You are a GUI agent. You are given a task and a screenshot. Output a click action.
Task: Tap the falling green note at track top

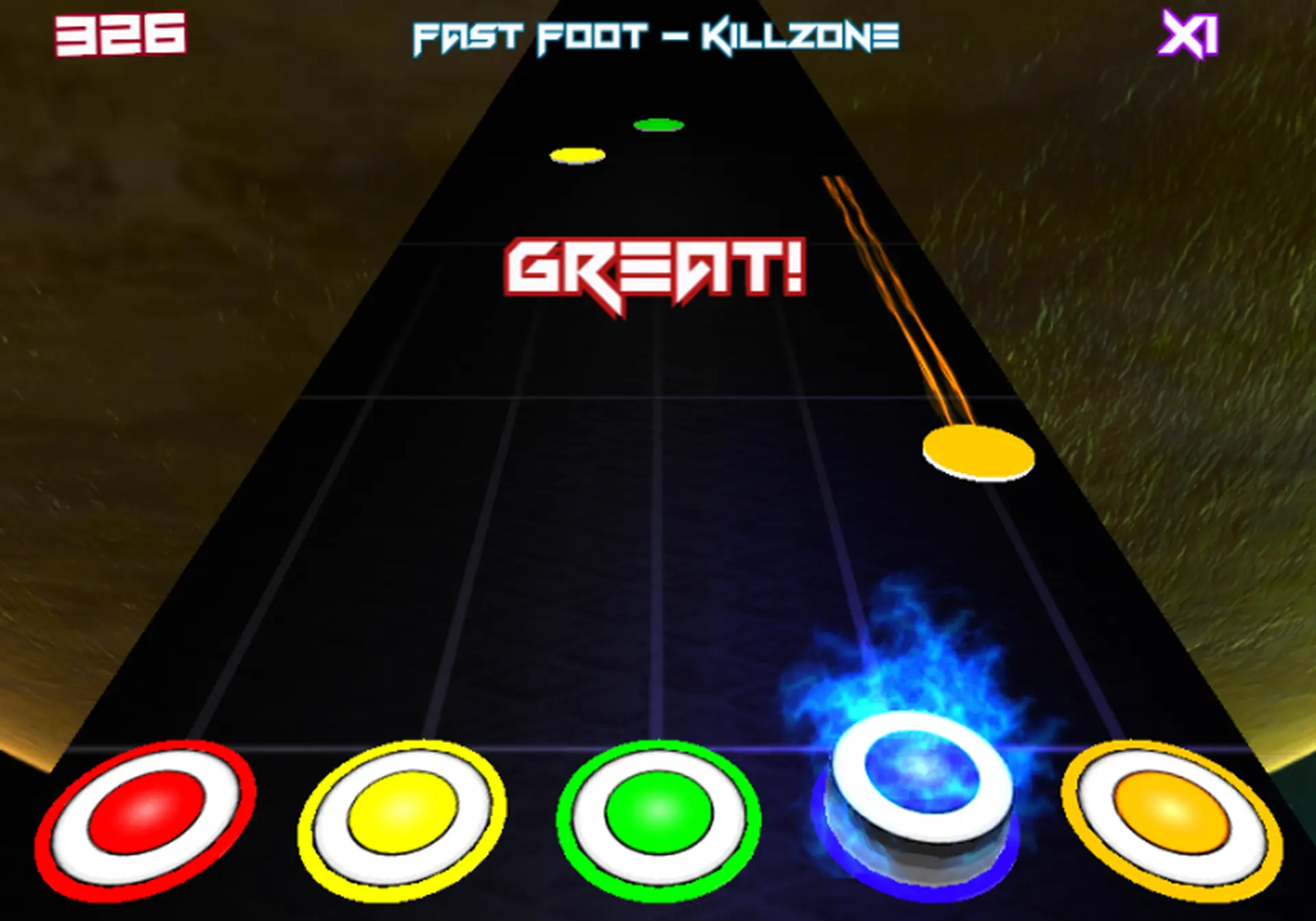tap(659, 125)
